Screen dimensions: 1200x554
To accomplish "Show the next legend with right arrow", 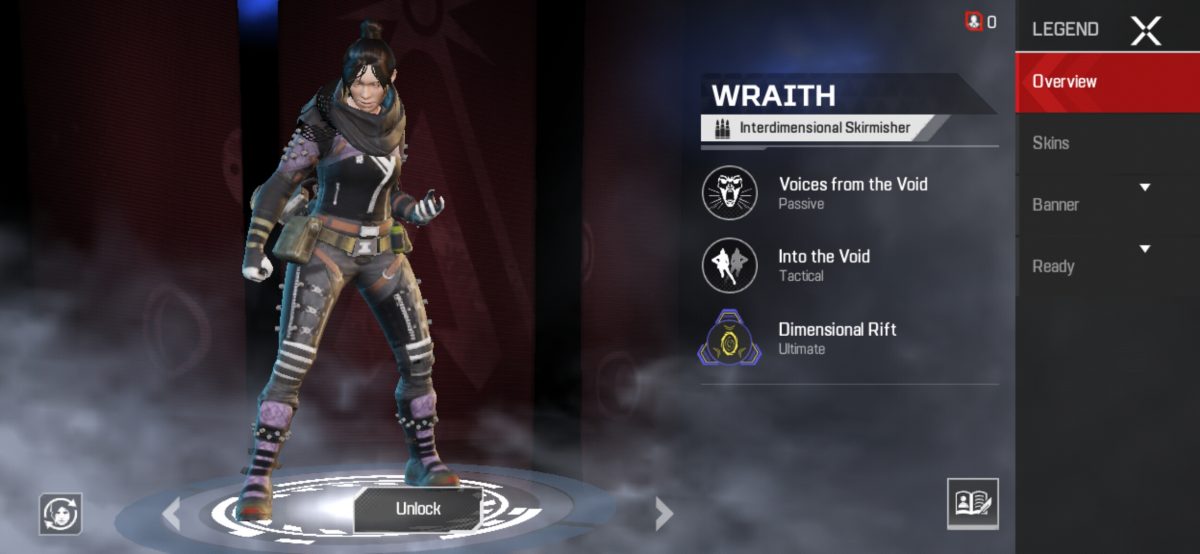I will tap(664, 514).
